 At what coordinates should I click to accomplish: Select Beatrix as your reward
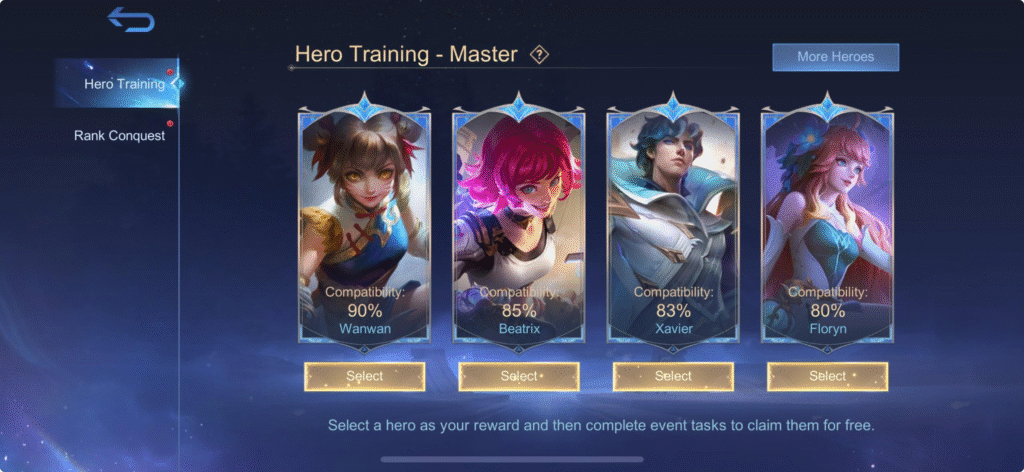coord(519,376)
